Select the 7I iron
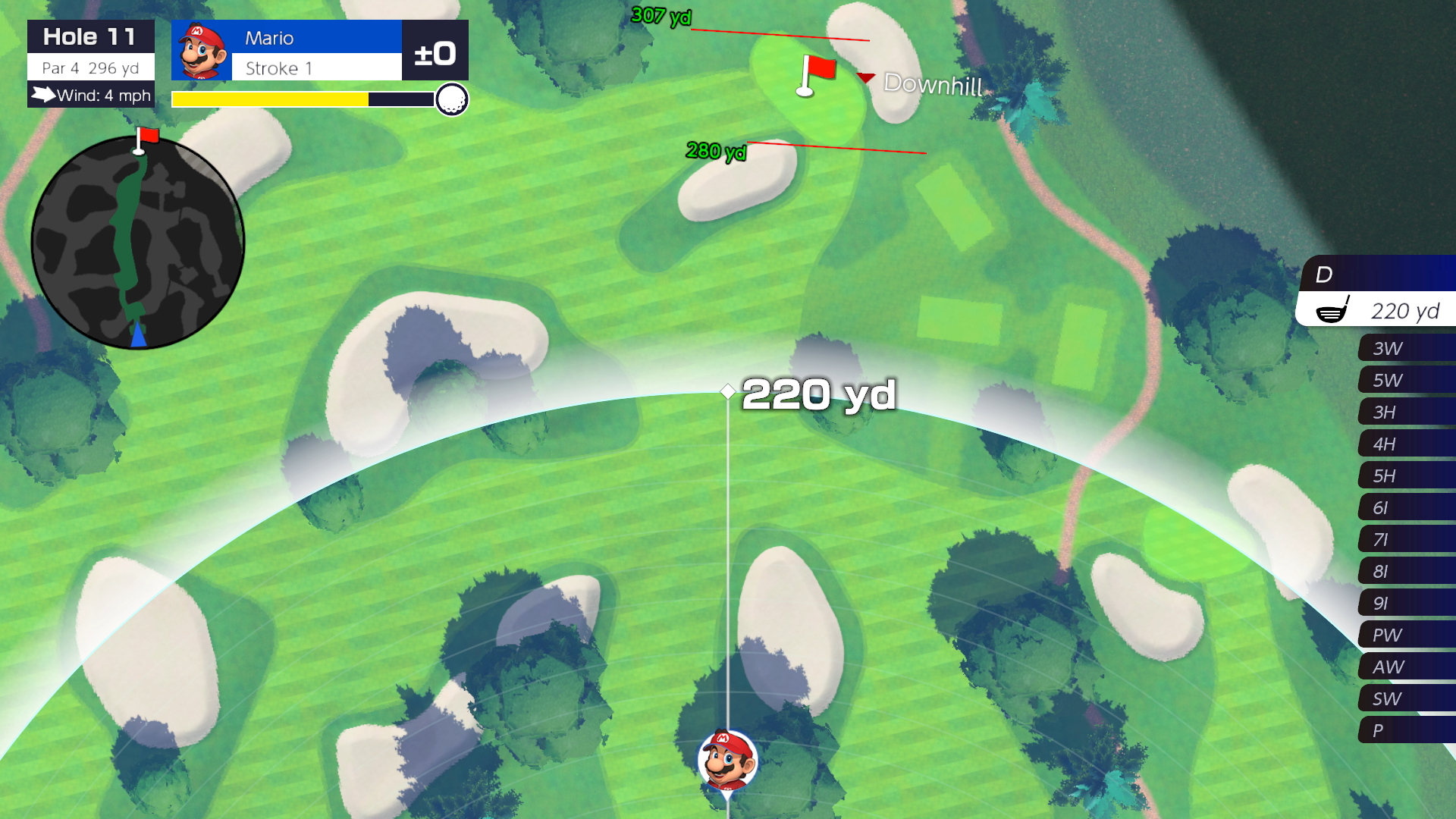The image size is (1456, 819). [x=1404, y=539]
